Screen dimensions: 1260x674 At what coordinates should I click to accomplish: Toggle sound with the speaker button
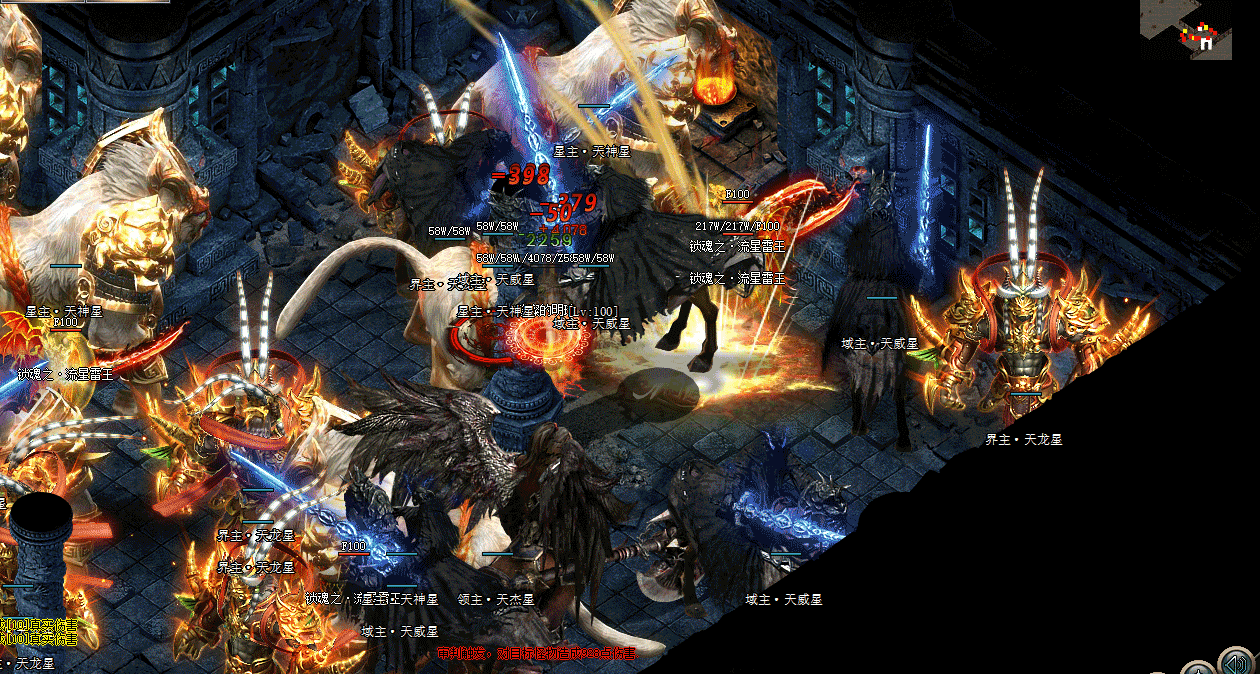coord(1236,663)
